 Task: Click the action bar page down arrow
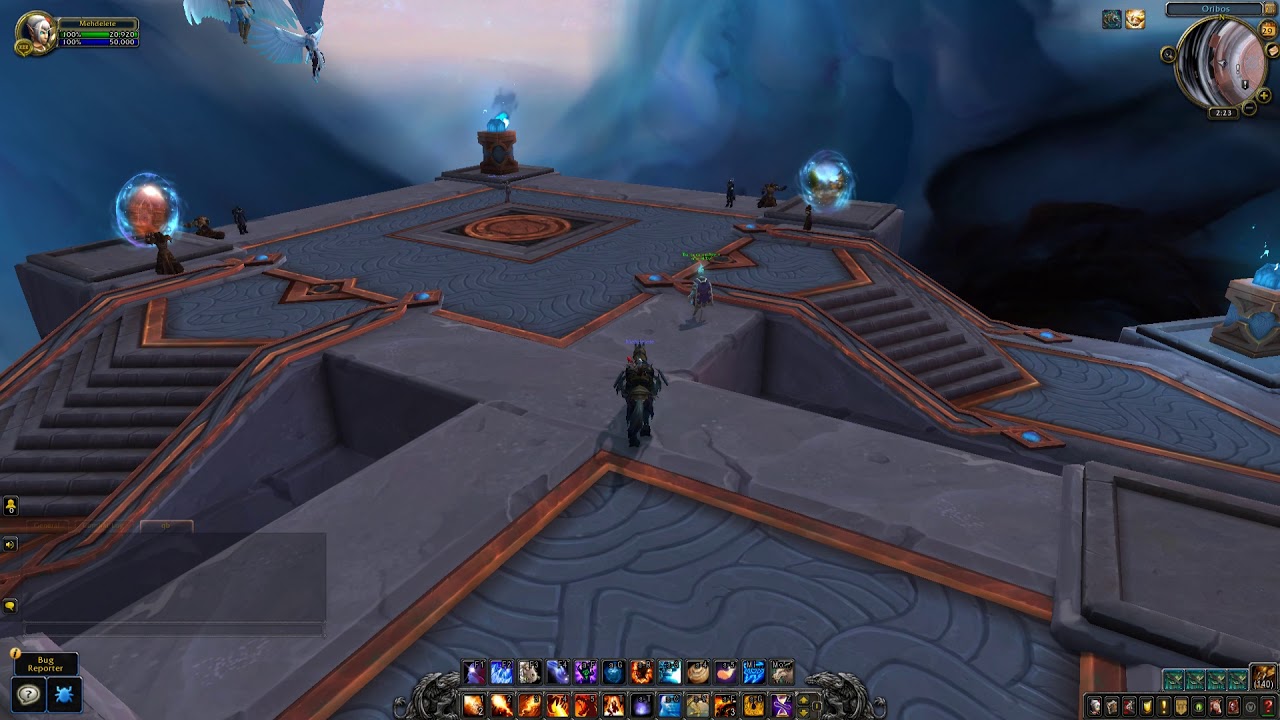coord(803,713)
